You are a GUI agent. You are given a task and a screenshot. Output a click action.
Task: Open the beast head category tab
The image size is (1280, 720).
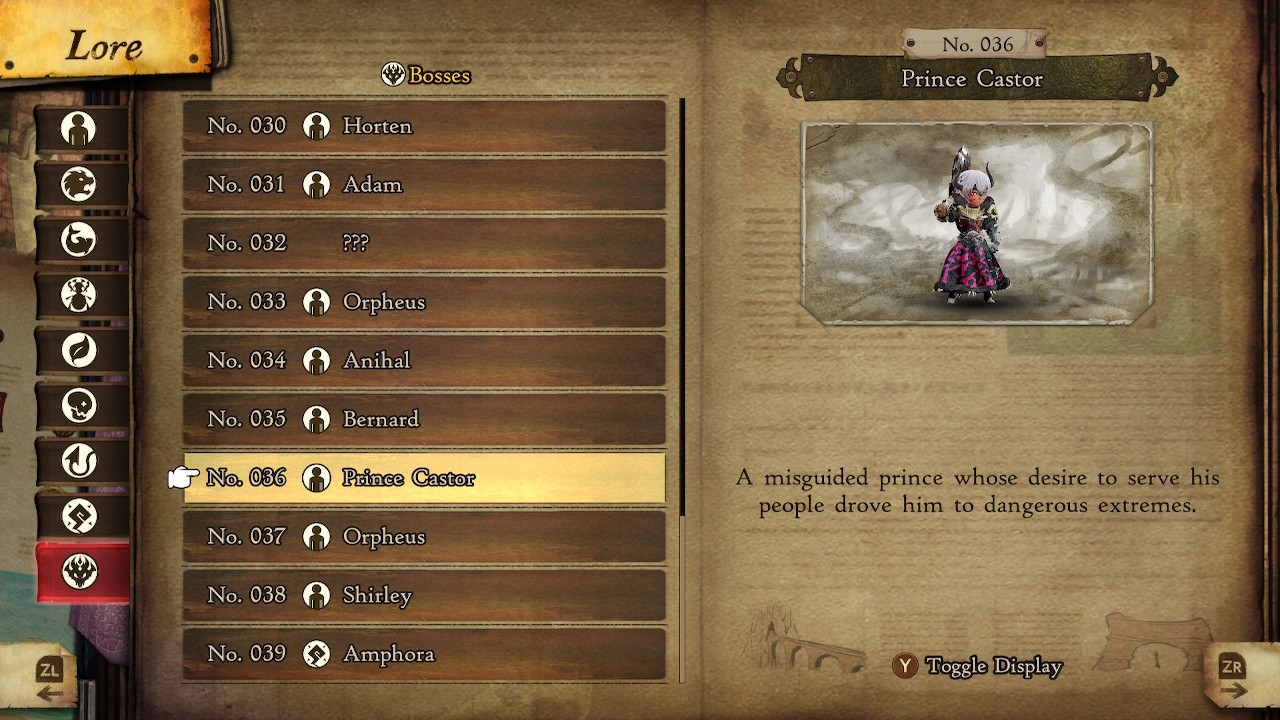point(80,184)
